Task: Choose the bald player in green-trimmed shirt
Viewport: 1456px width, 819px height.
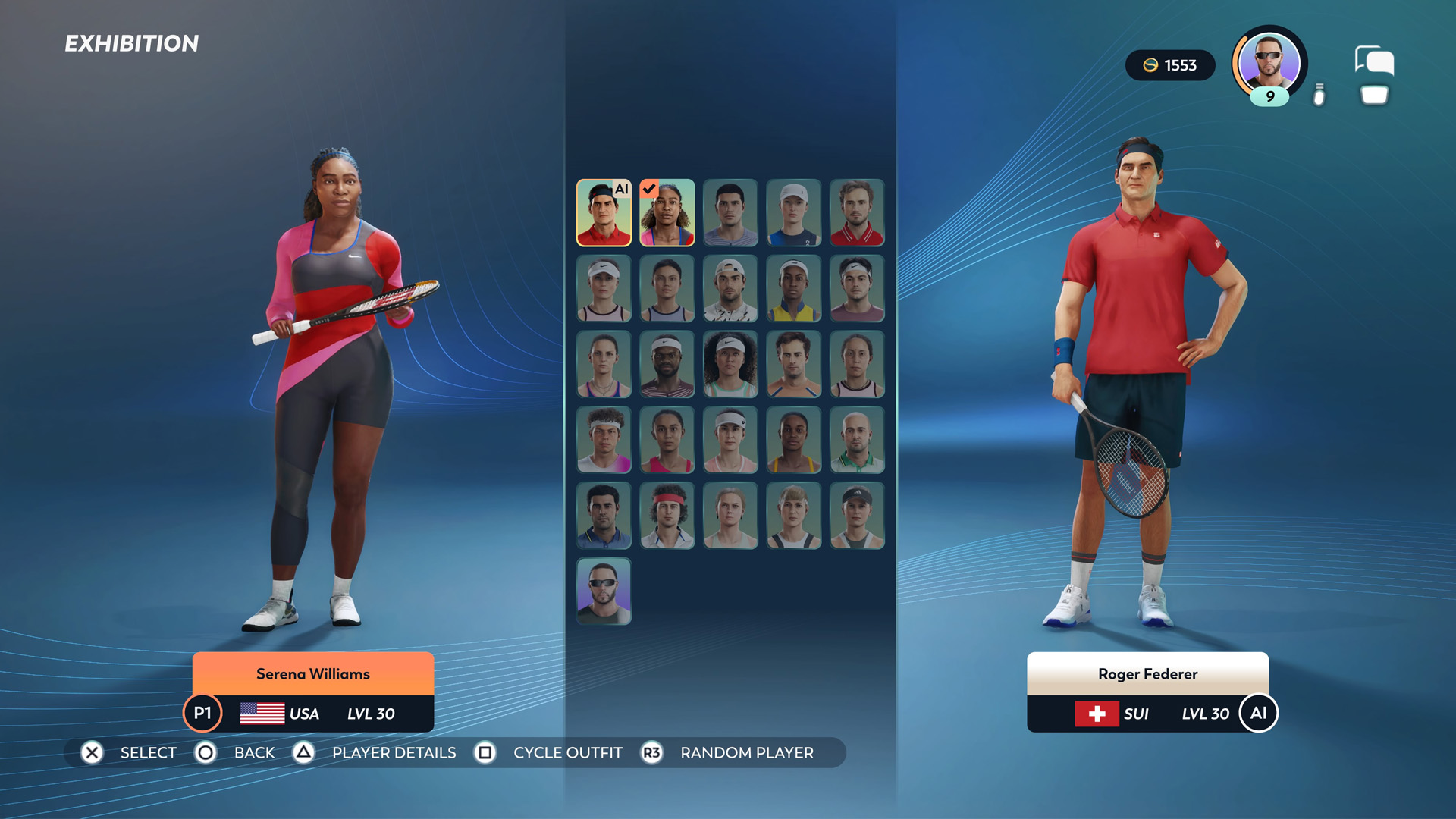Action: [856, 440]
